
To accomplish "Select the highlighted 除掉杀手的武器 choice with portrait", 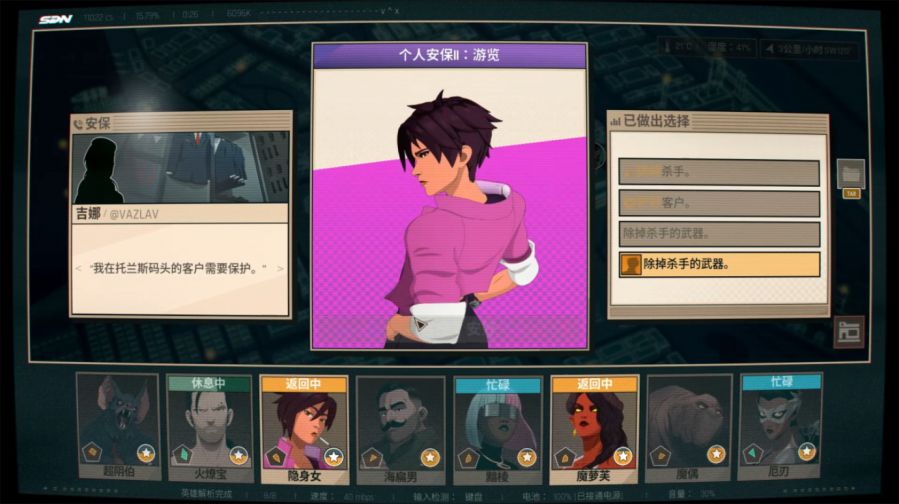I will point(719,265).
